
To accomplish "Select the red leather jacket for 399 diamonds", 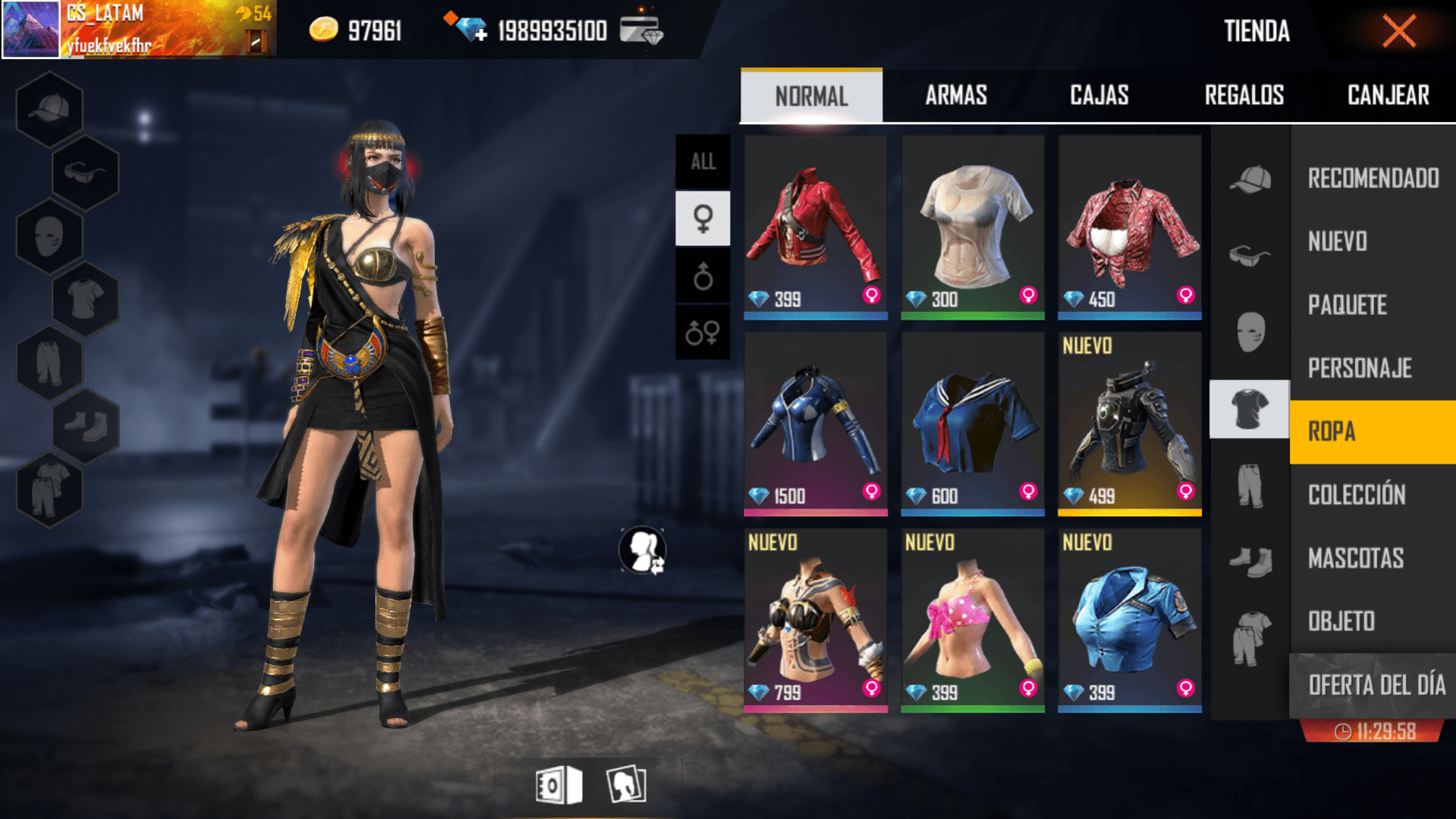I will click(815, 227).
